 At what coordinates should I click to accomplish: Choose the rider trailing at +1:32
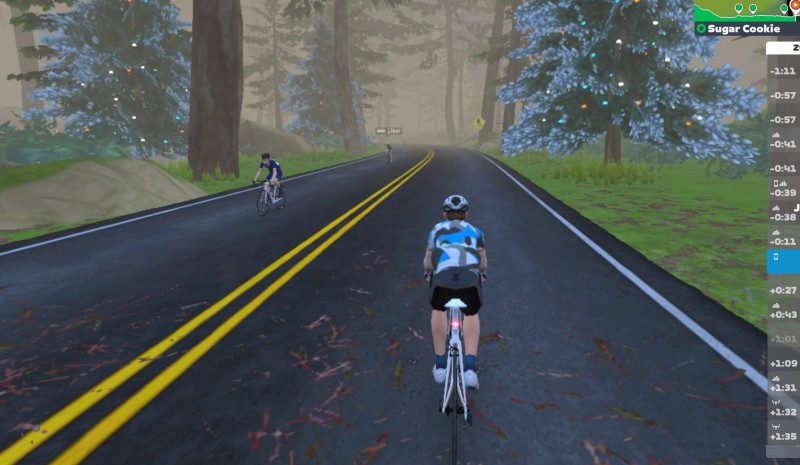point(783,411)
